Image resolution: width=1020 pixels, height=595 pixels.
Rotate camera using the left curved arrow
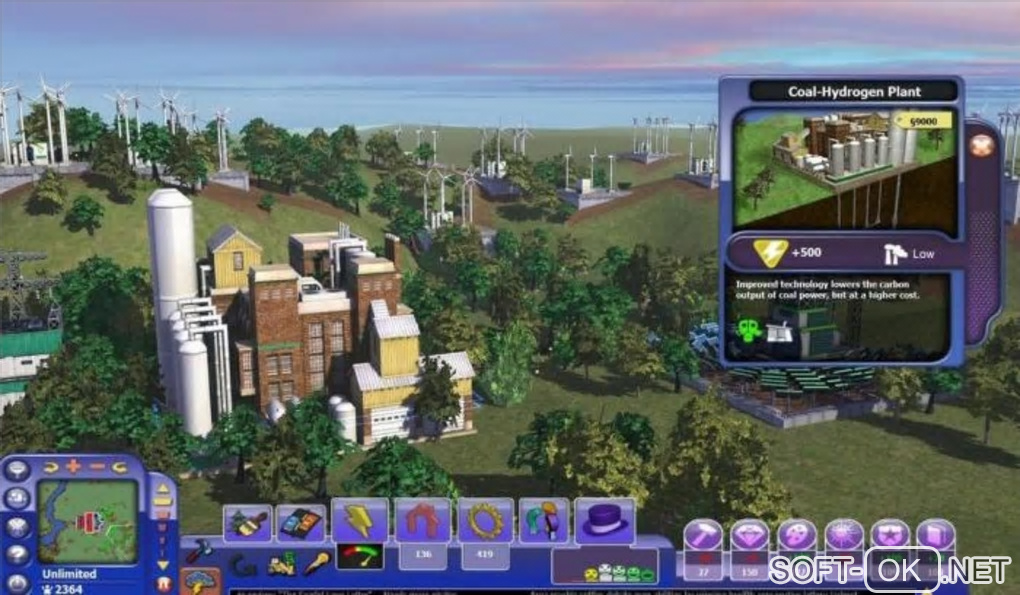click(x=50, y=466)
